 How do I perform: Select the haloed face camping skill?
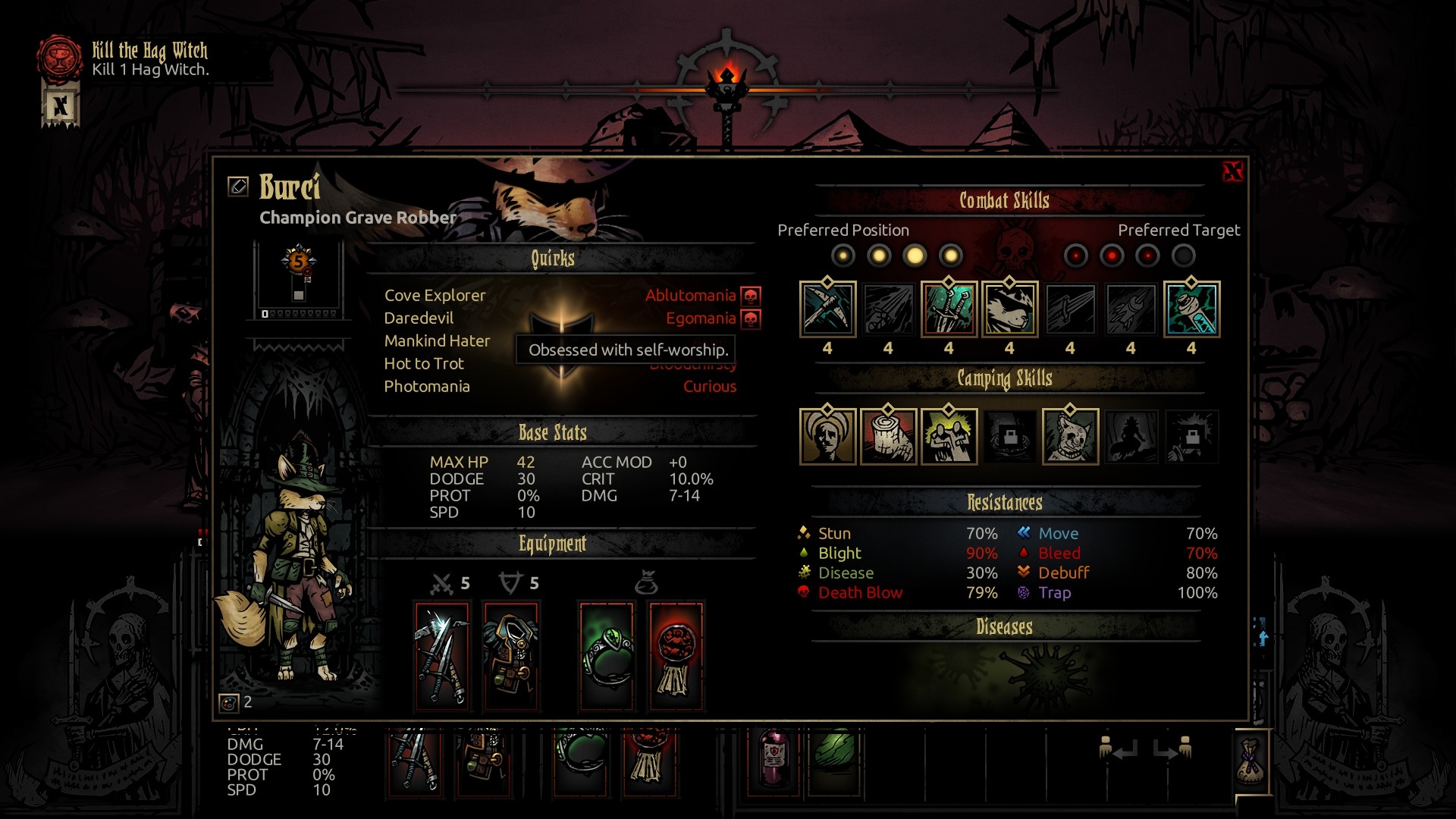[x=827, y=437]
